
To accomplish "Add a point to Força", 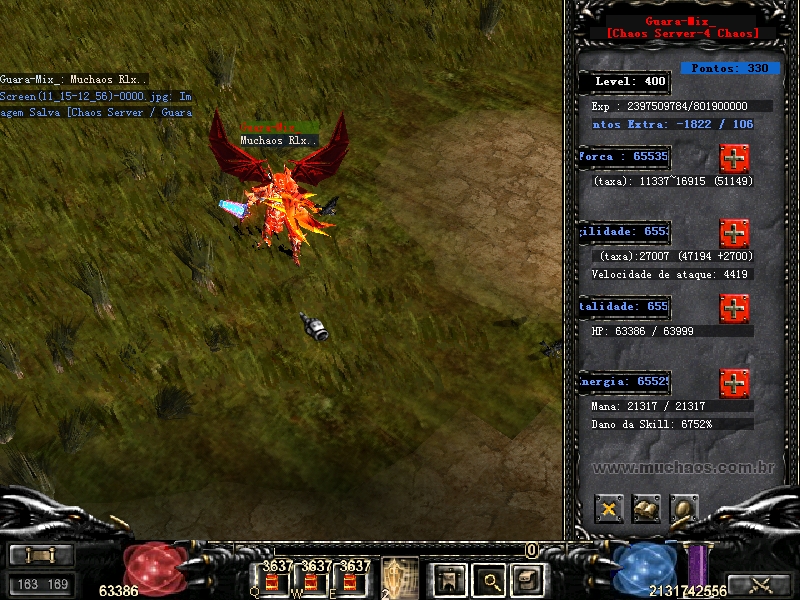I will (734, 158).
